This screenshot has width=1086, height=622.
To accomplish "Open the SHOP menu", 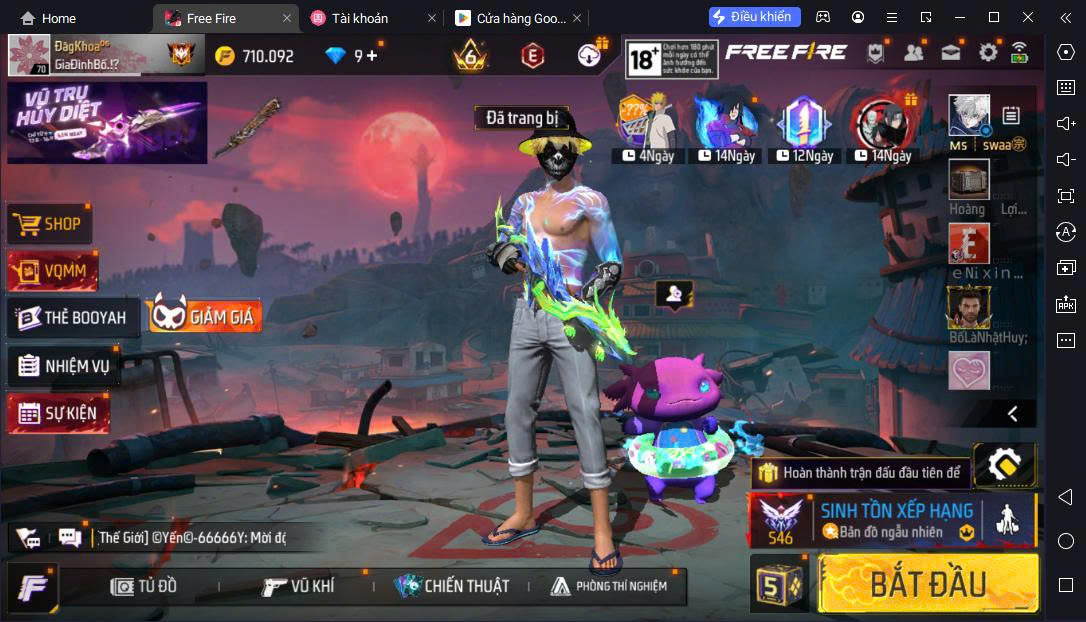I will (50, 224).
